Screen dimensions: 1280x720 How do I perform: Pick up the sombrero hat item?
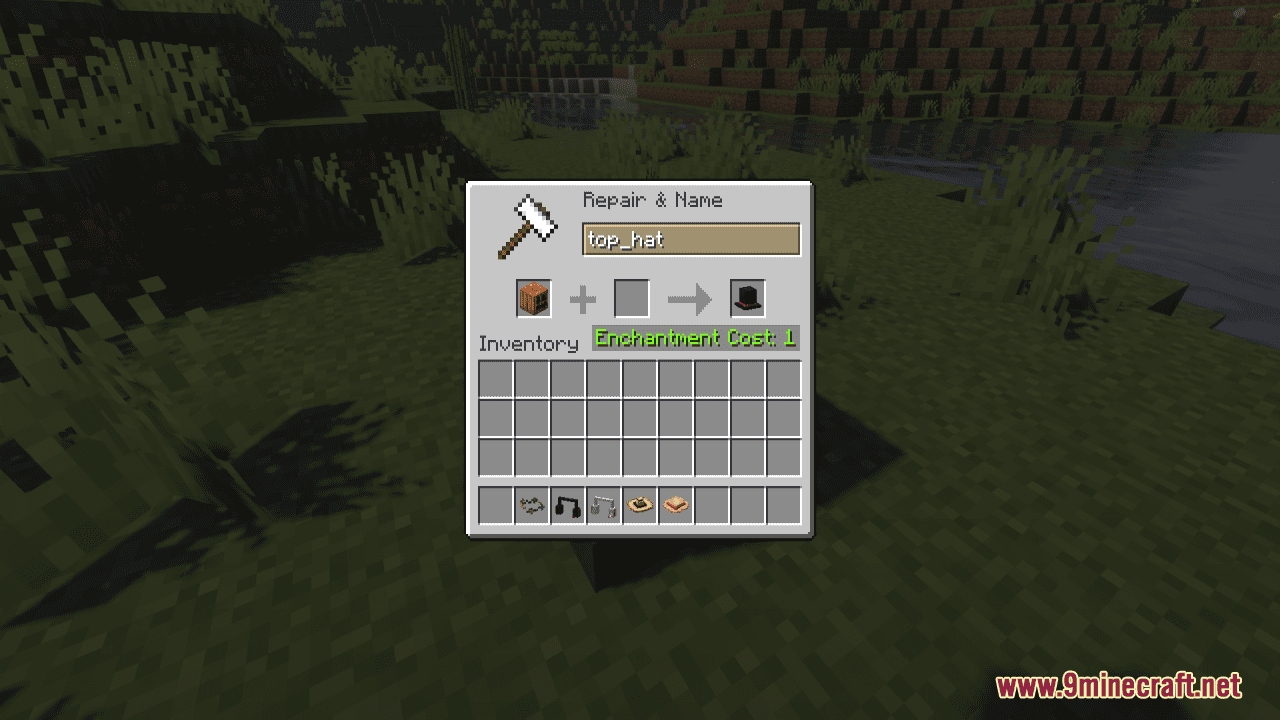[x=639, y=505]
